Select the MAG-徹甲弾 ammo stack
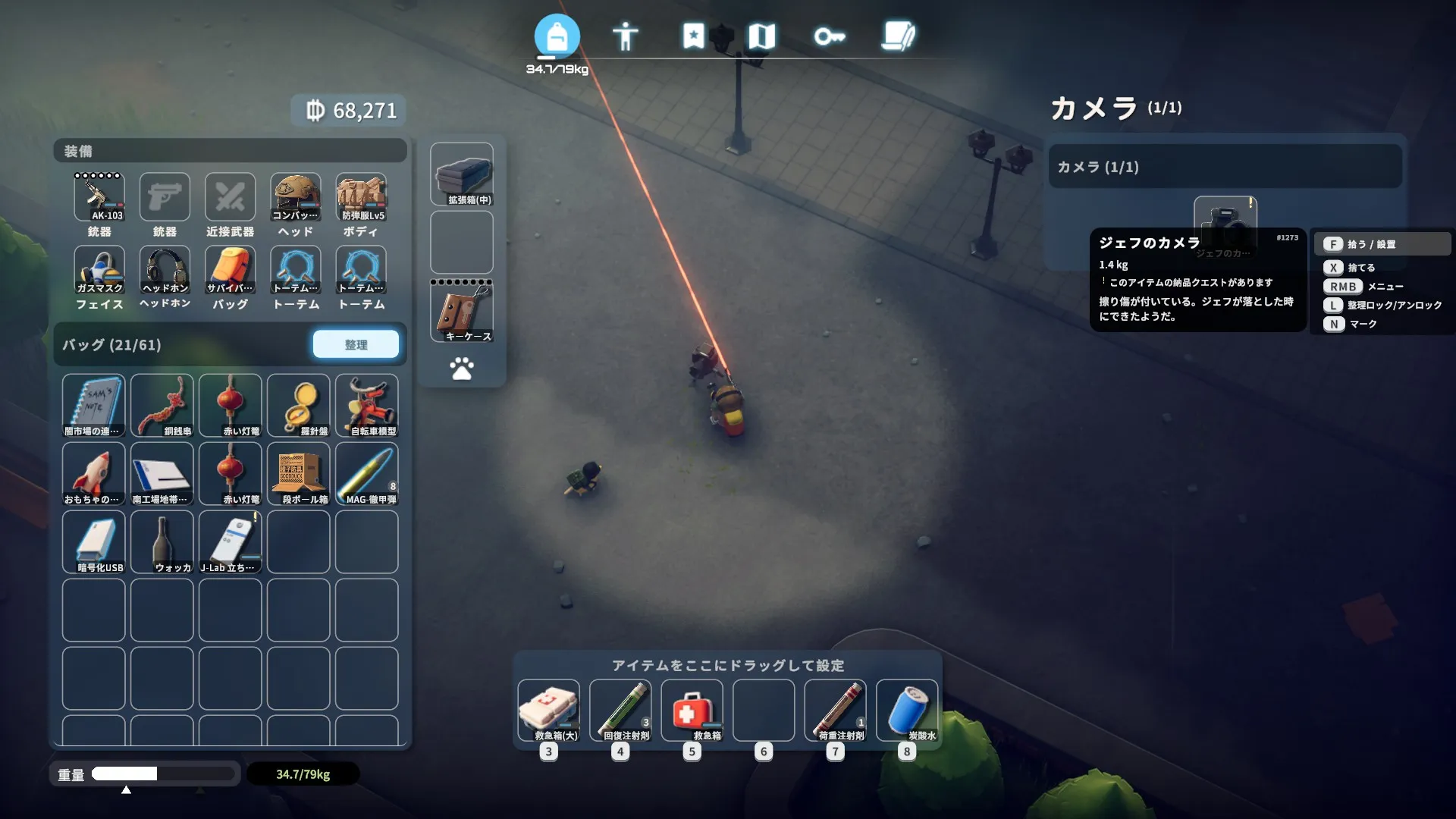 click(x=367, y=473)
